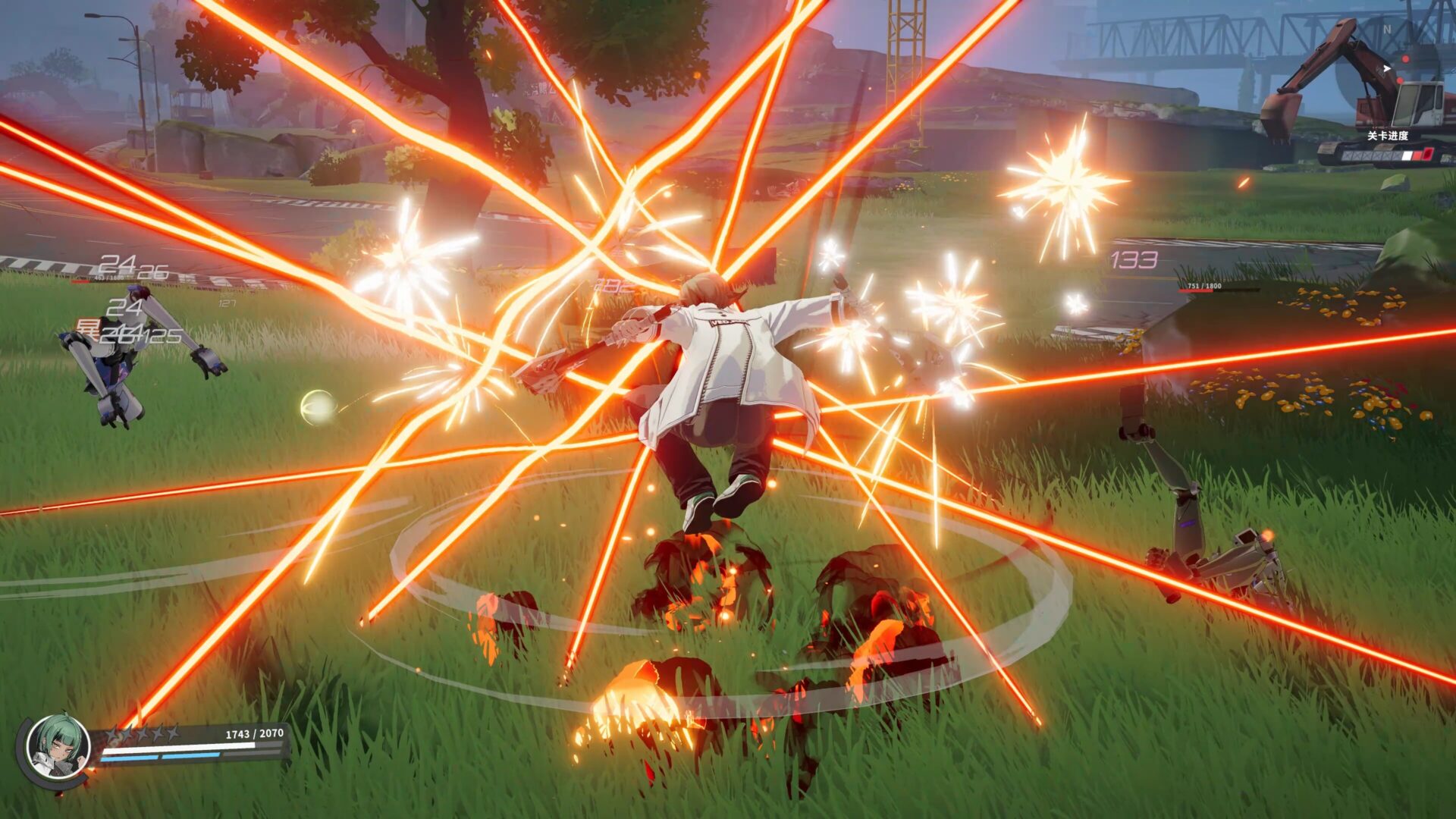Expand the 关卡进度 stage progress panel
1456x819 pixels.
point(1388,134)
